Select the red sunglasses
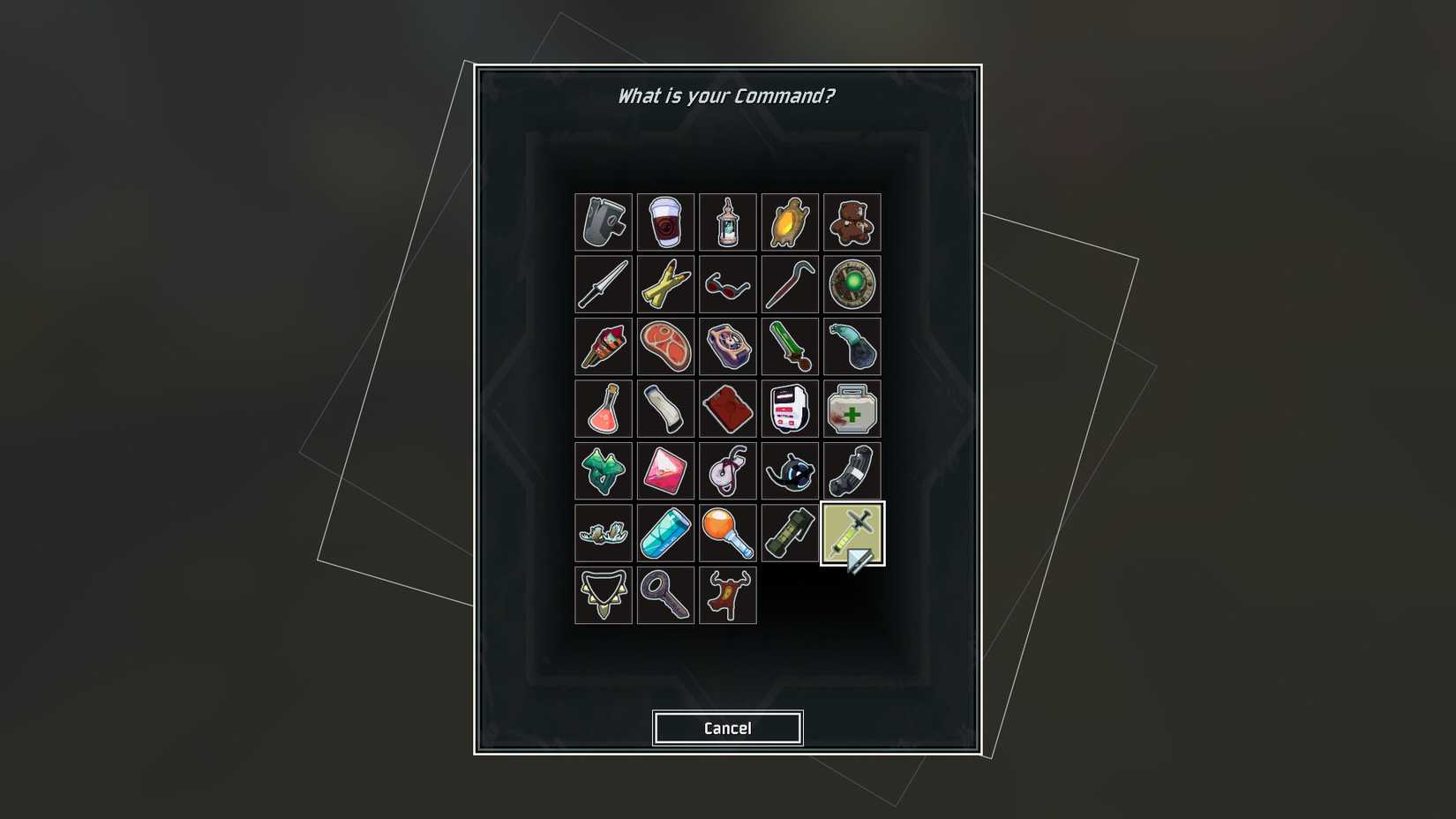Viewport: 1456px width, 819px height. 728,283
